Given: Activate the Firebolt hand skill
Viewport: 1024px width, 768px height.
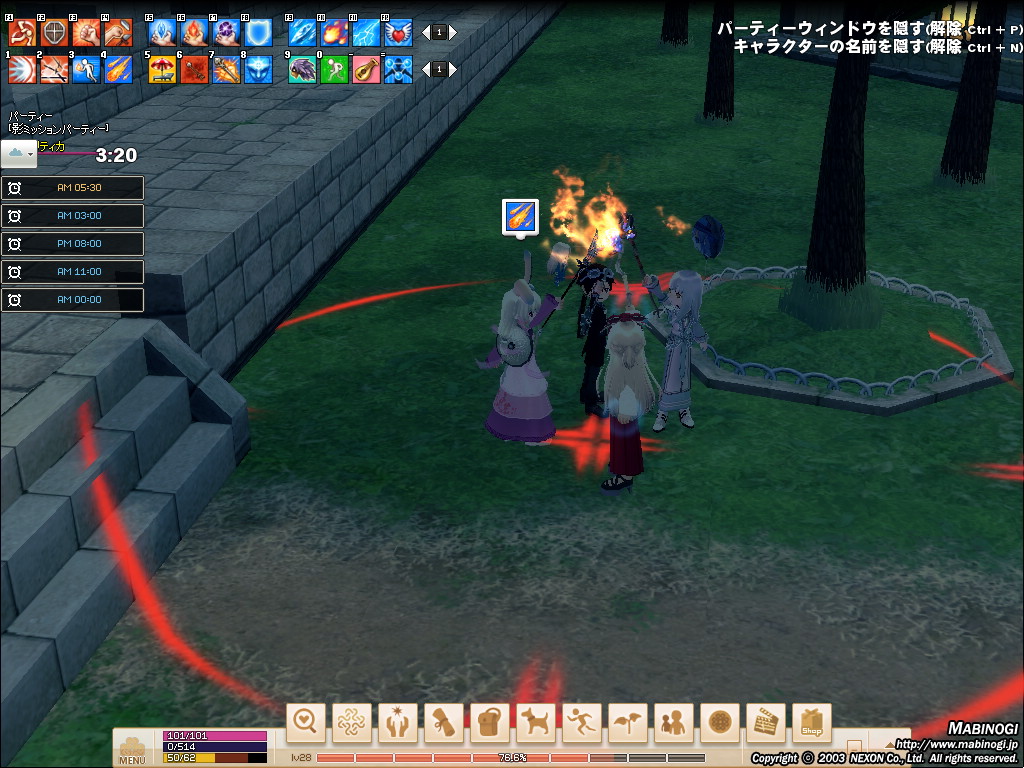Looking at the screenshot, I should tap(192, 32).
